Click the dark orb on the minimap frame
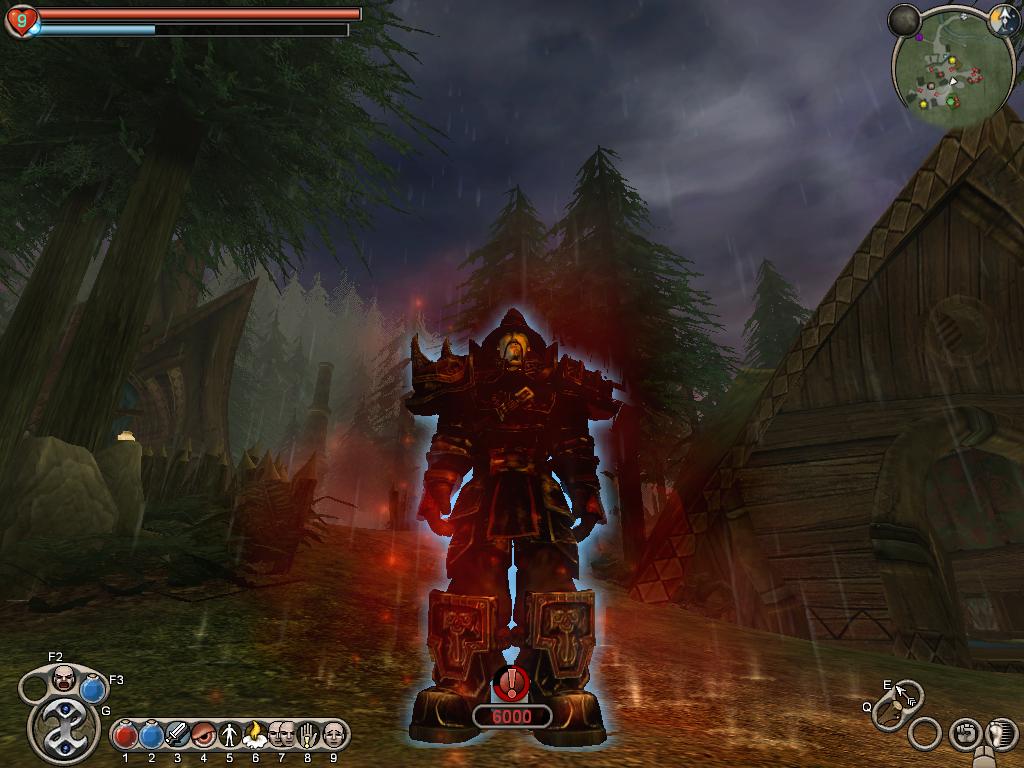The image size is (1024, 768). pos(905,20)
